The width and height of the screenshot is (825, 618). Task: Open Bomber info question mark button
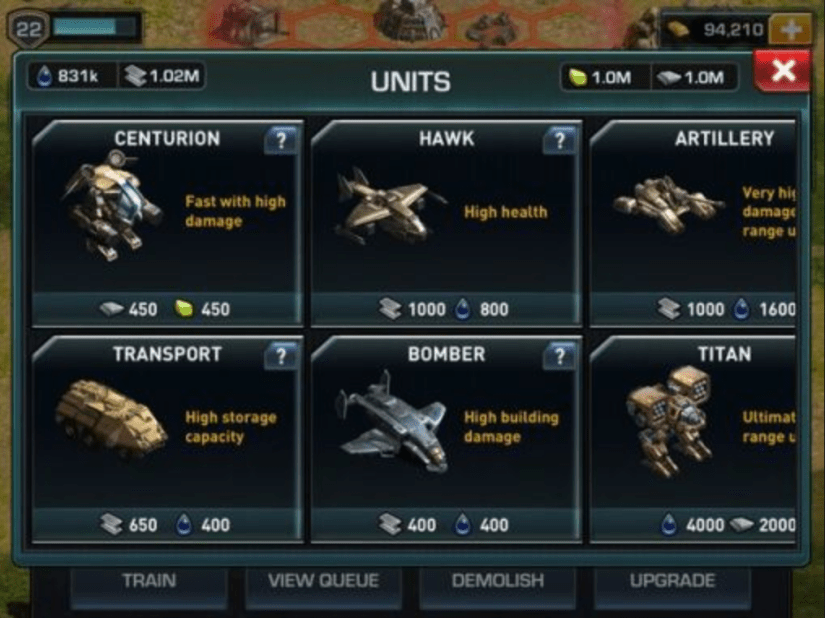[559, 356]
